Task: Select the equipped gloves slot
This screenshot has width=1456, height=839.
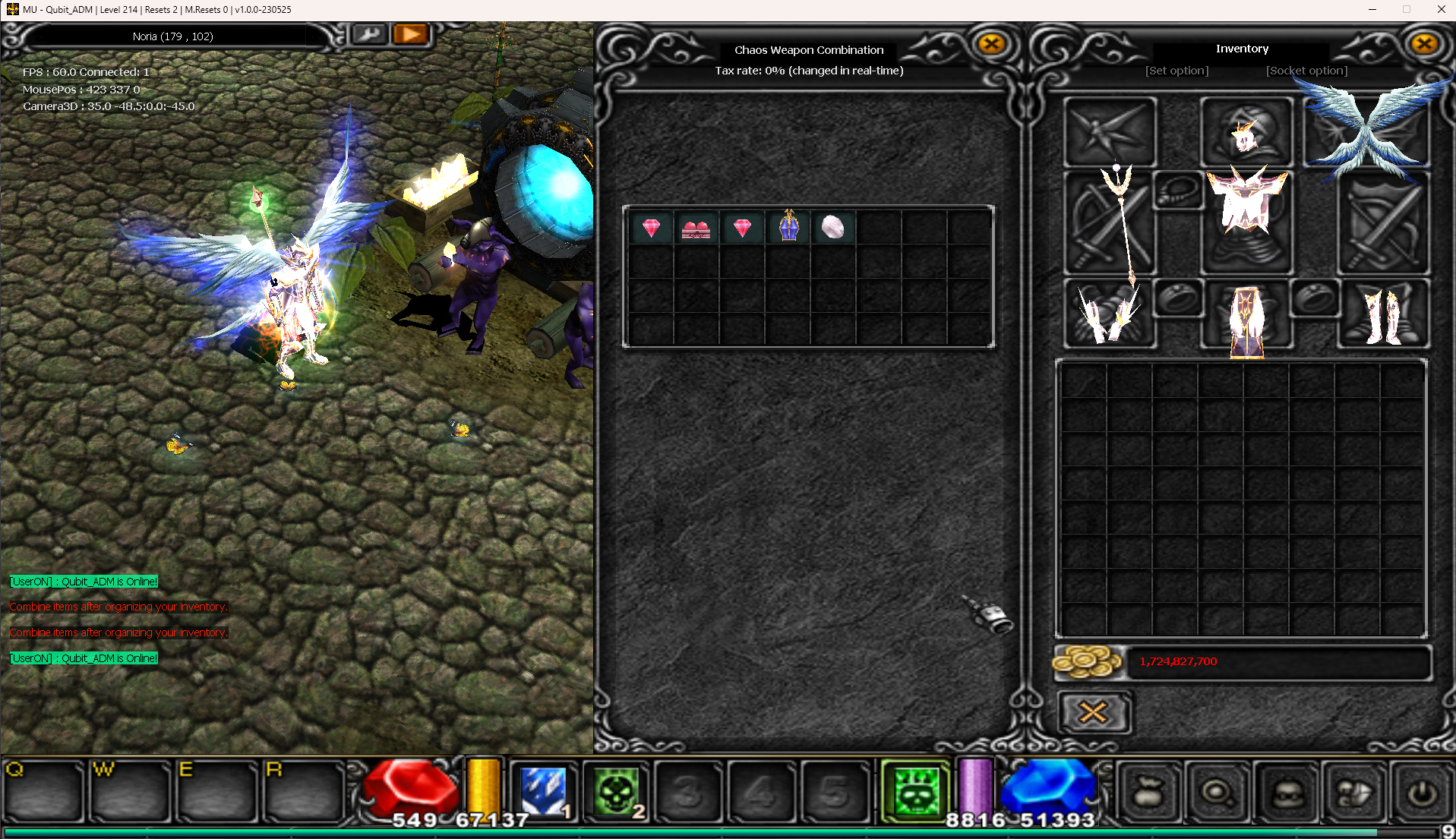Action: tap(1110, 314)
